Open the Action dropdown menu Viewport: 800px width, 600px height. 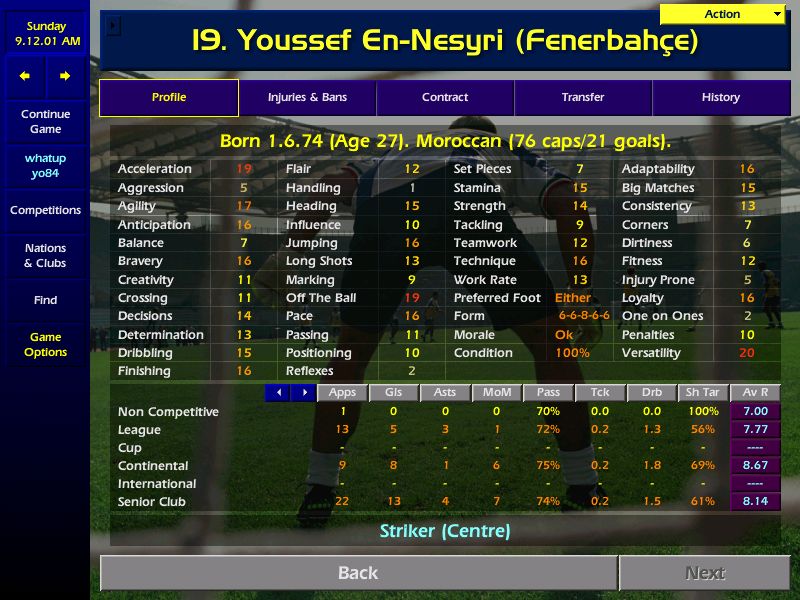[722, 14]
